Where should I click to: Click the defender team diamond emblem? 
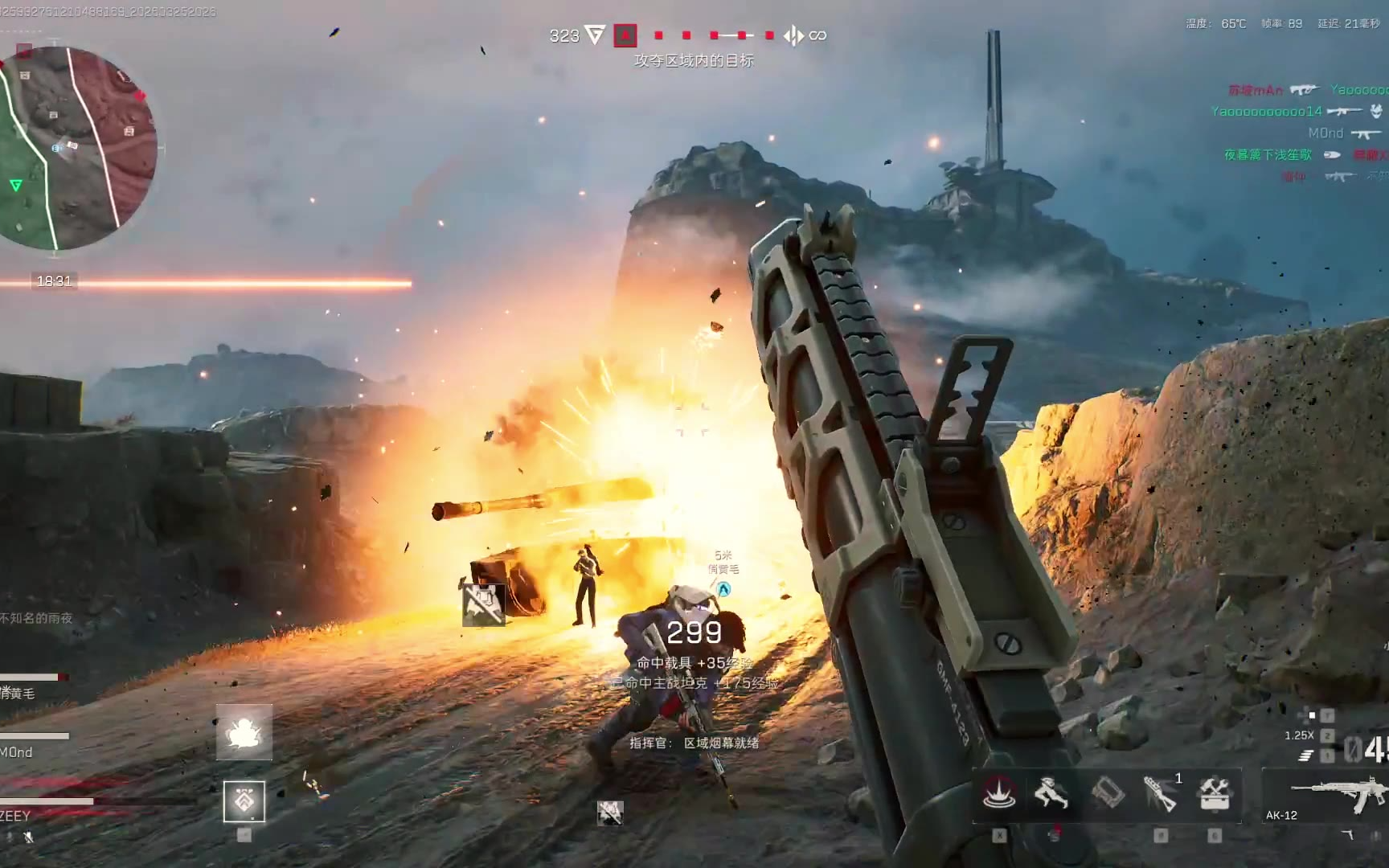tap(793, 35)
